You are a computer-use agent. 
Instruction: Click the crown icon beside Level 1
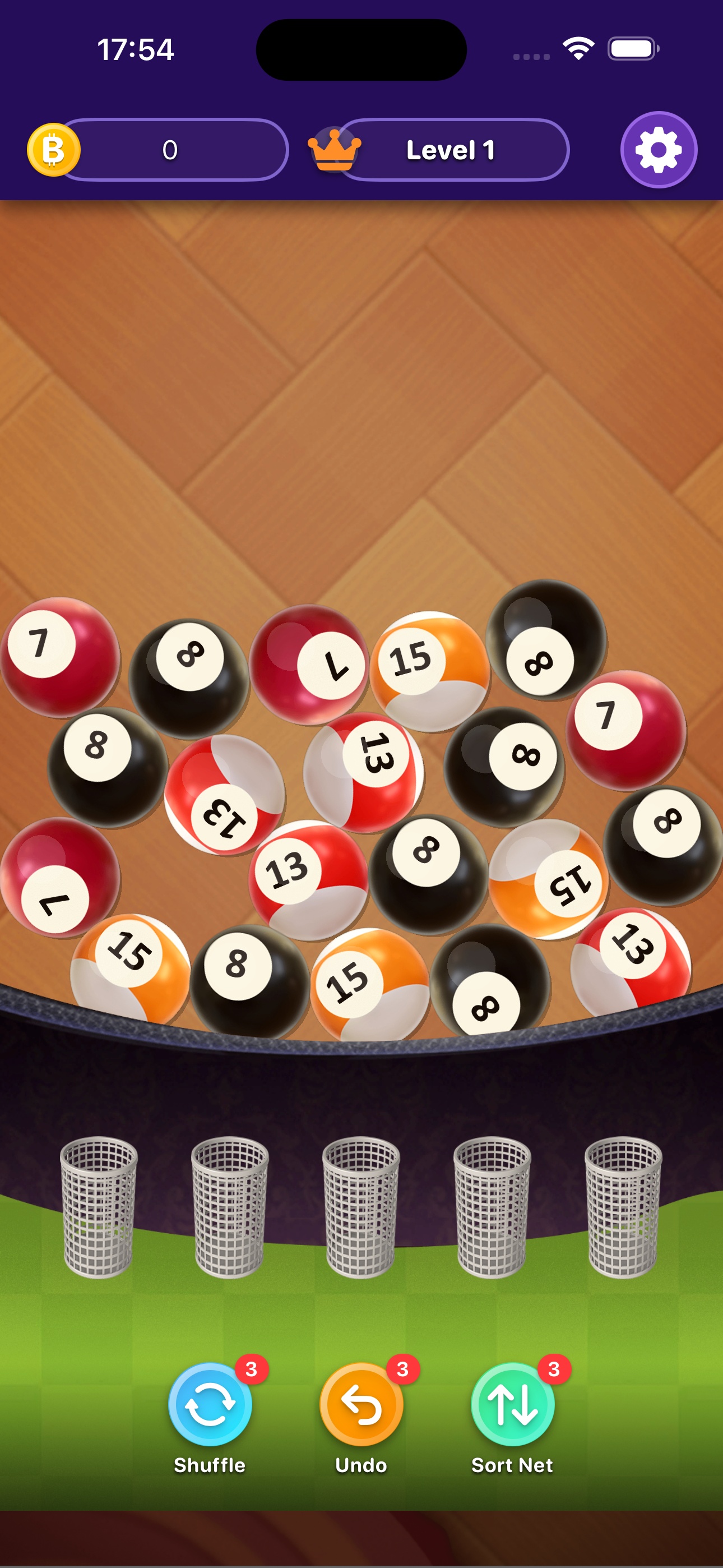tap(335, 150)
